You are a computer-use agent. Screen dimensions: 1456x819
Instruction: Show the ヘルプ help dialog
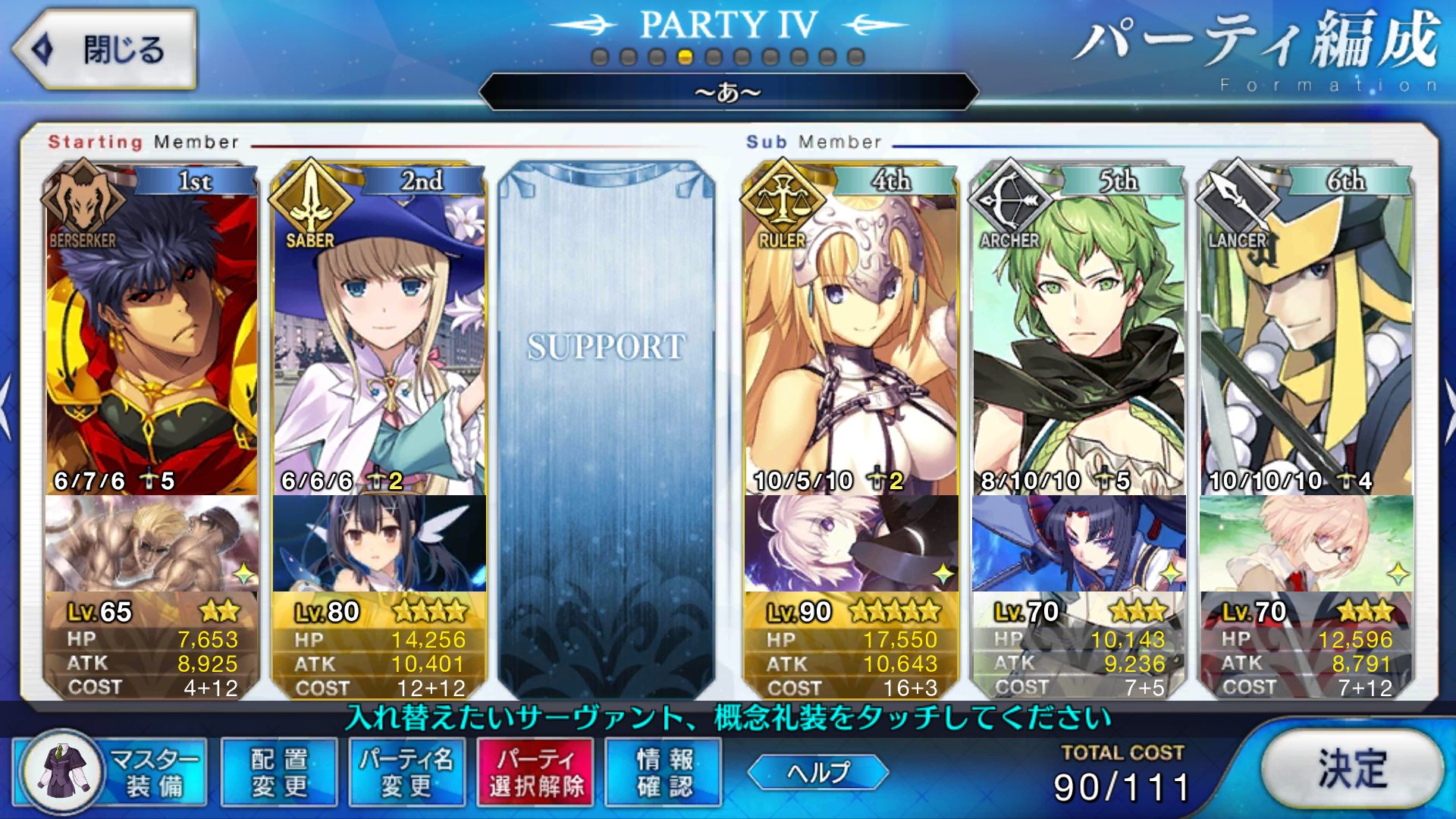(817, 772)
